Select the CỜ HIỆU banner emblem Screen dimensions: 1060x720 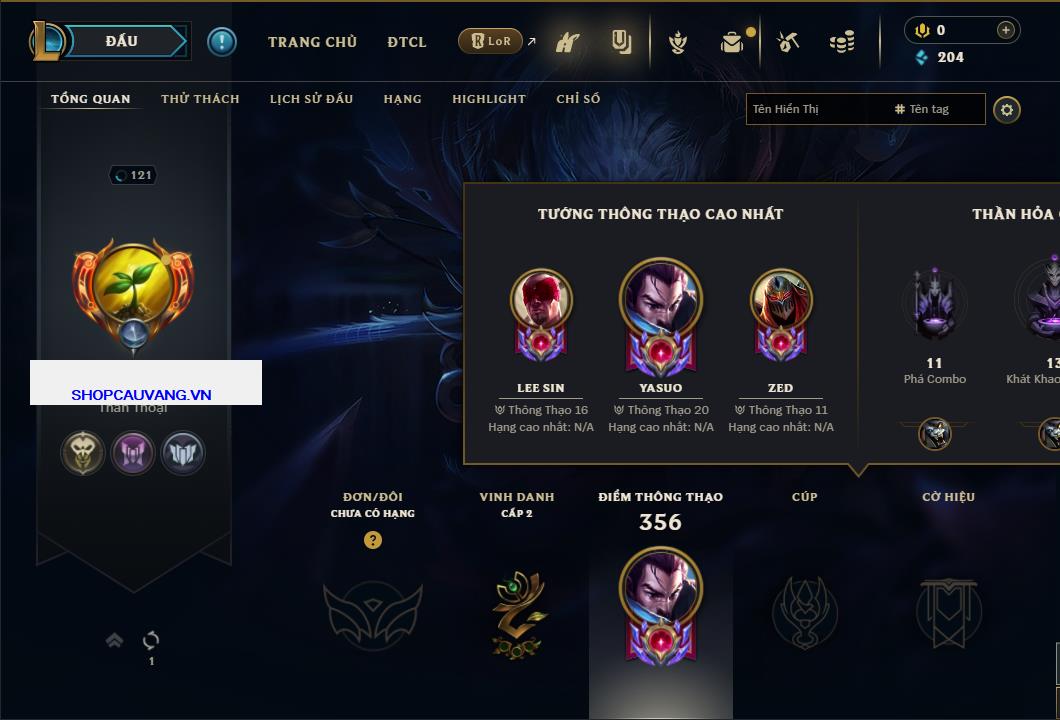tap(948, 612)
